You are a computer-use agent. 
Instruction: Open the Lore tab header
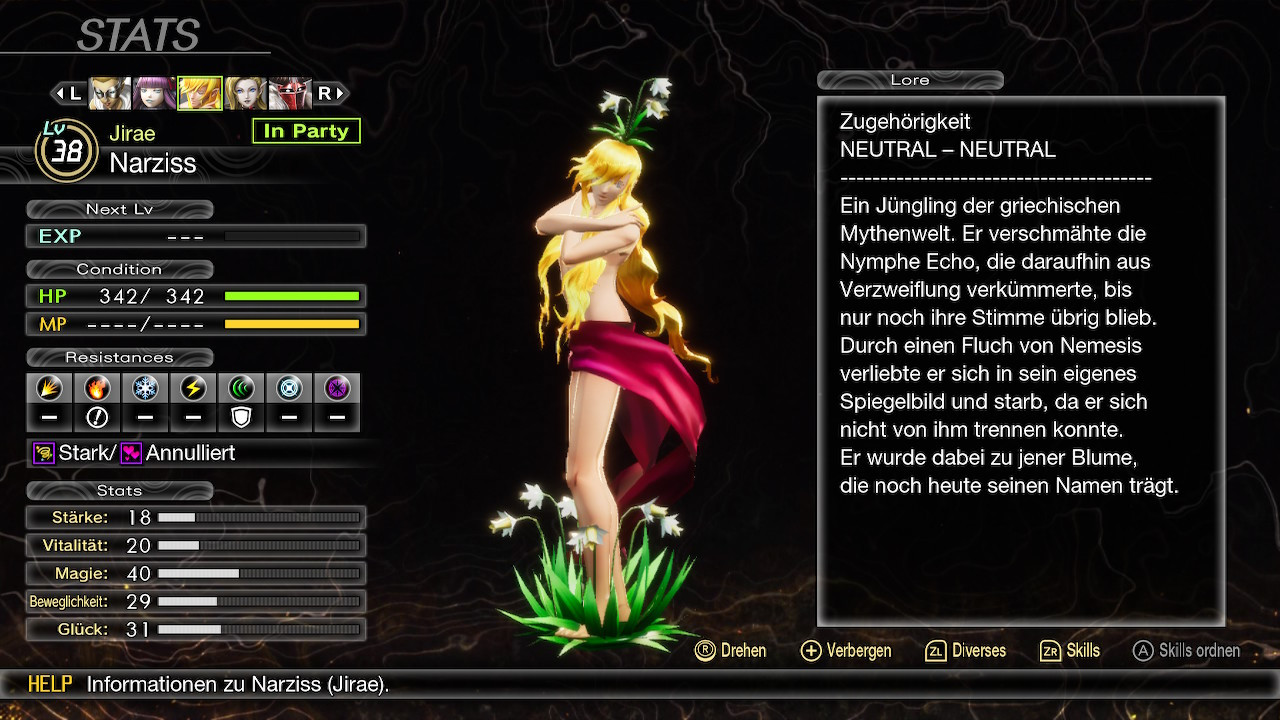(910, 80)
